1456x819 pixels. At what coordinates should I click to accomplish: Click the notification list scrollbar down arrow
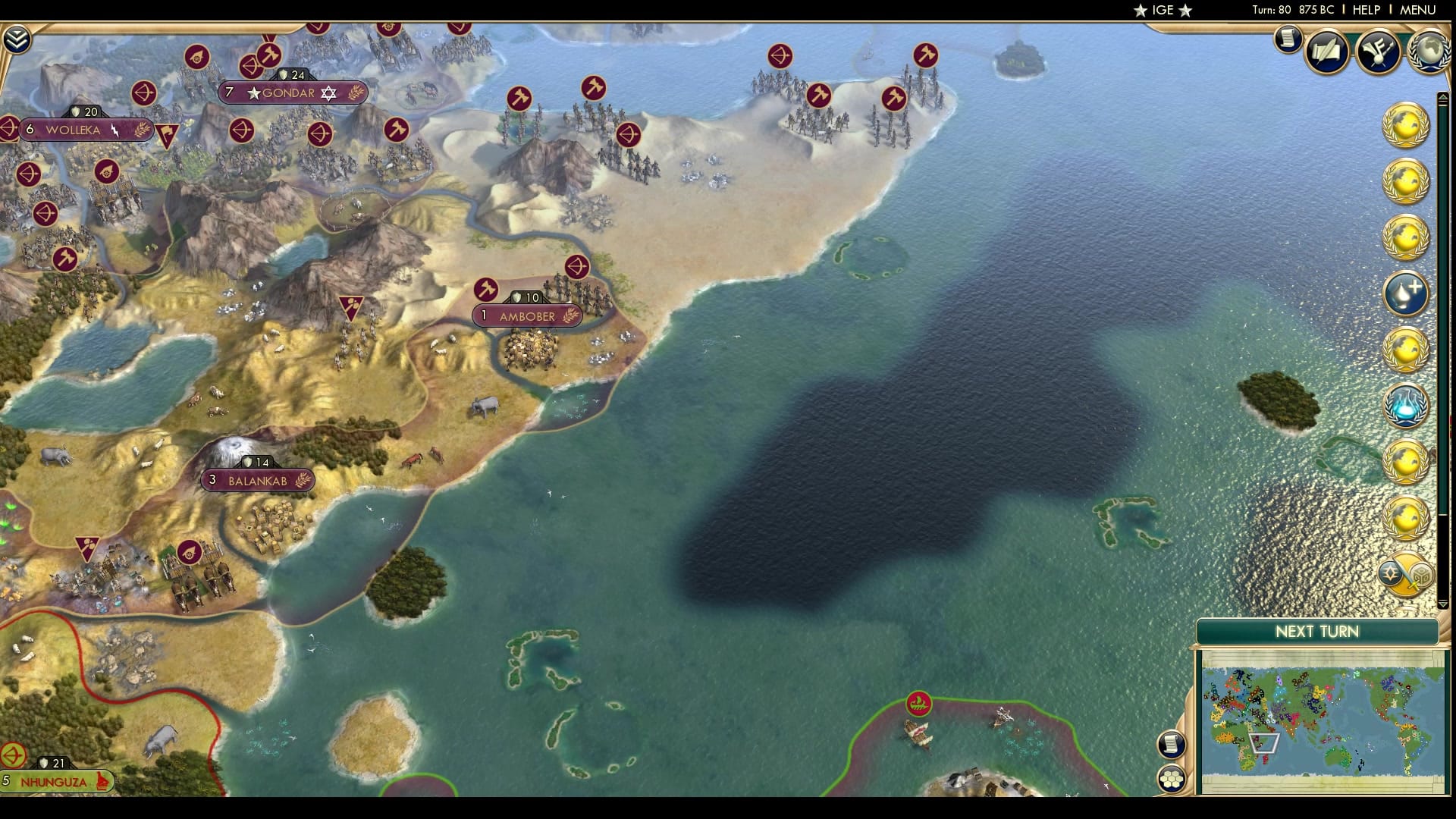point(1443,603)
